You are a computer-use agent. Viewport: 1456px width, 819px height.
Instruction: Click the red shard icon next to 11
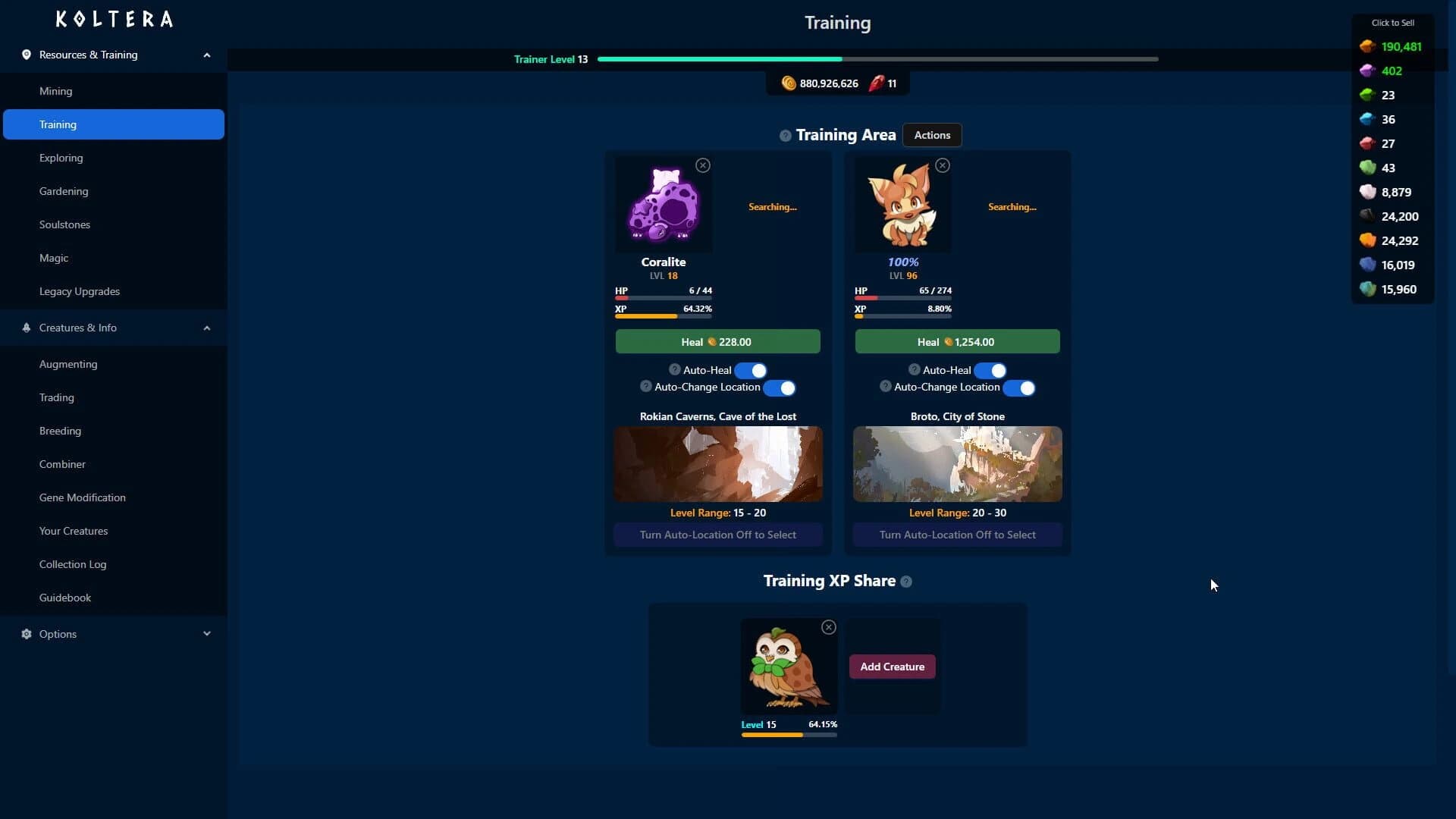tap(877, 83)
